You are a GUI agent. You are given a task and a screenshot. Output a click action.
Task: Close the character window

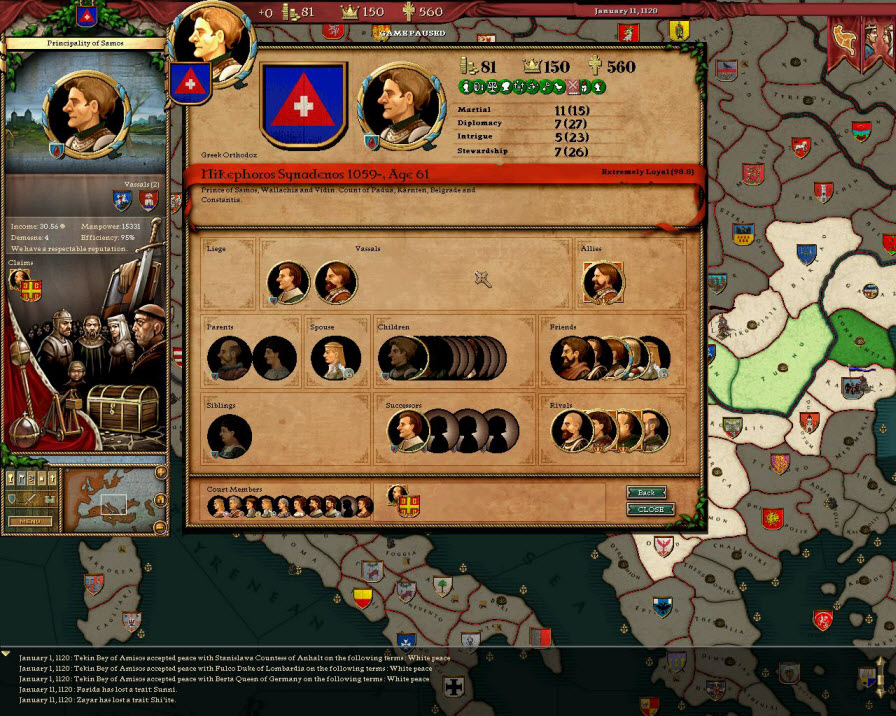650,509
